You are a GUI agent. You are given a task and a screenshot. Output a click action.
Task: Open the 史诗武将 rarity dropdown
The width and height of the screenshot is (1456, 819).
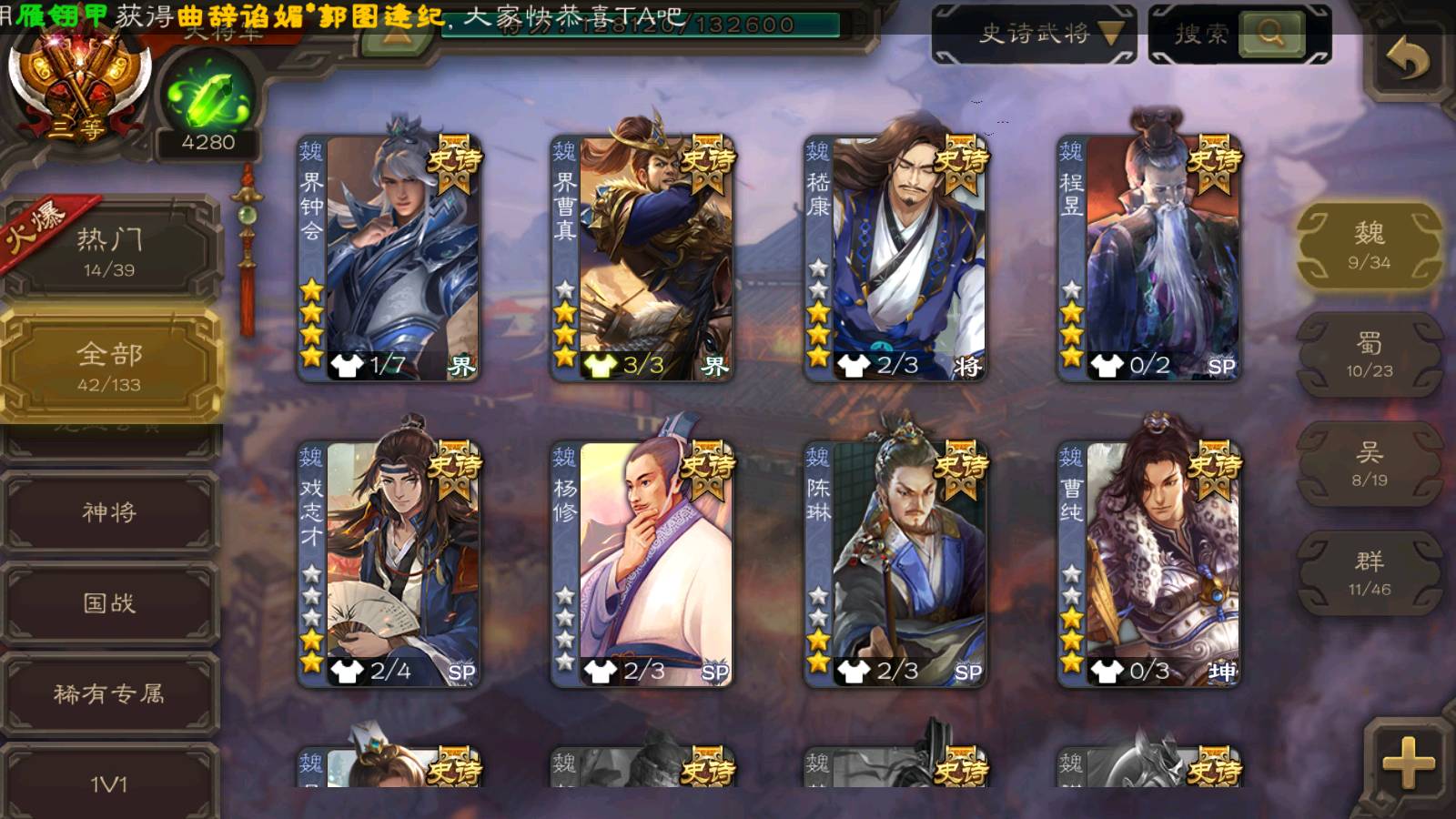(1034, 35)
